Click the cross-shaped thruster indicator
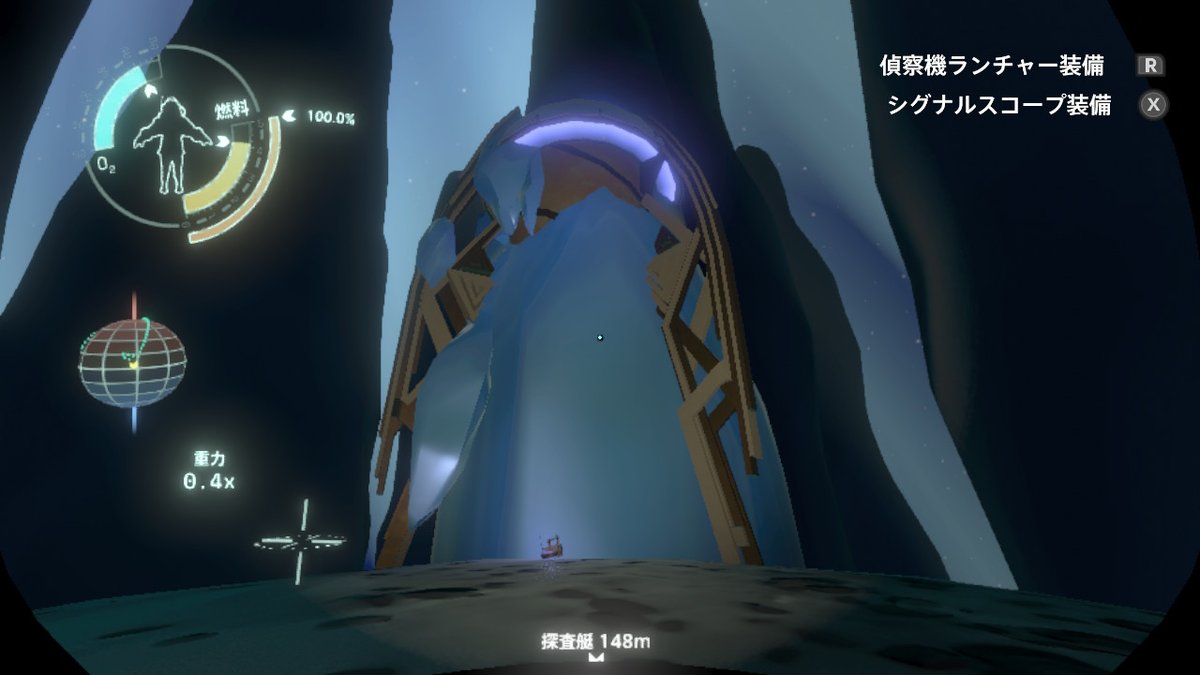Screen dimensions: 1200x675 (301, 543)
